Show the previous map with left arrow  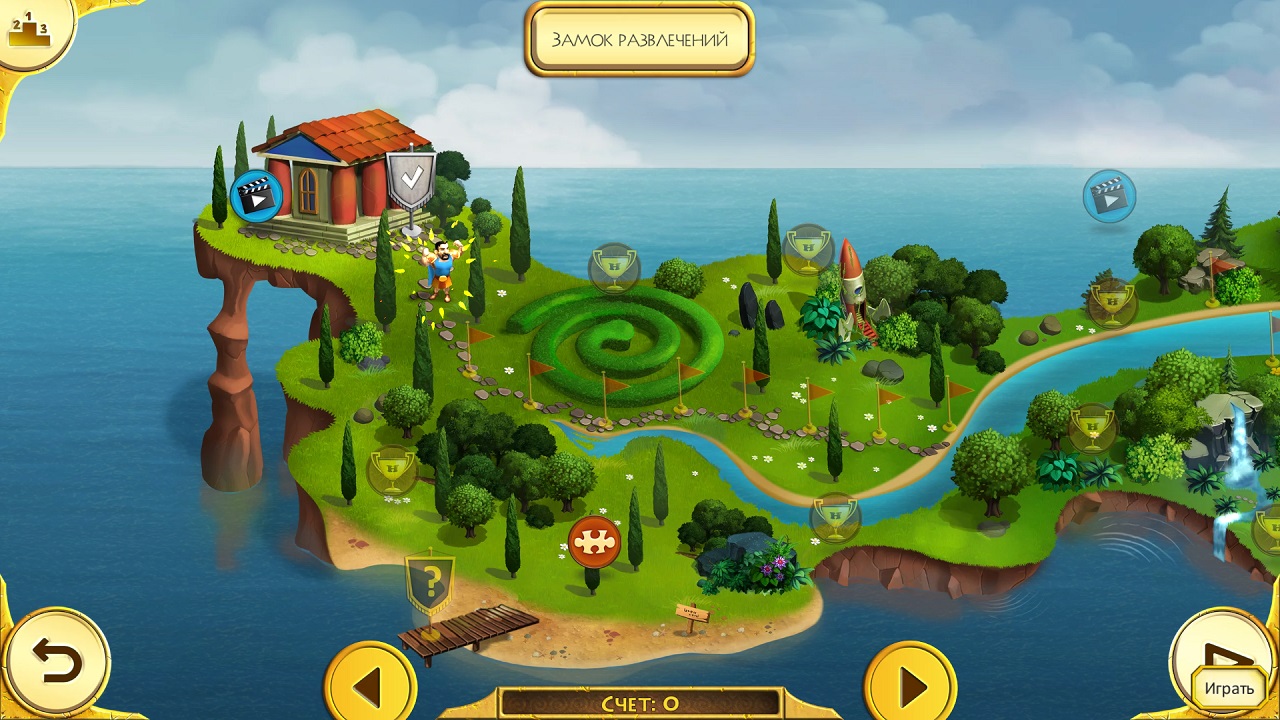(370, 686)
